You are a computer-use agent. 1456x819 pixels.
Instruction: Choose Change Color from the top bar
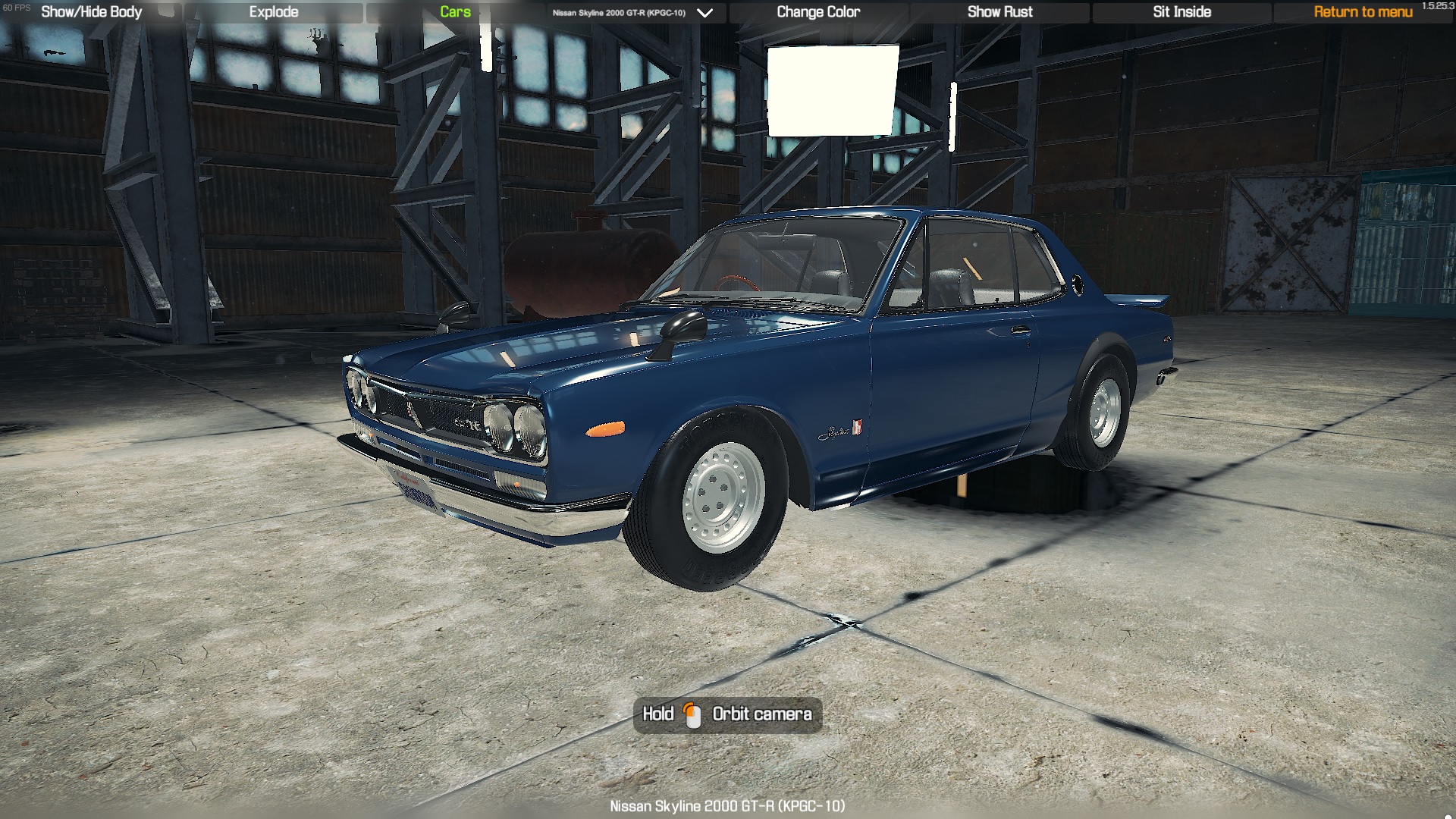pos(818,12)
